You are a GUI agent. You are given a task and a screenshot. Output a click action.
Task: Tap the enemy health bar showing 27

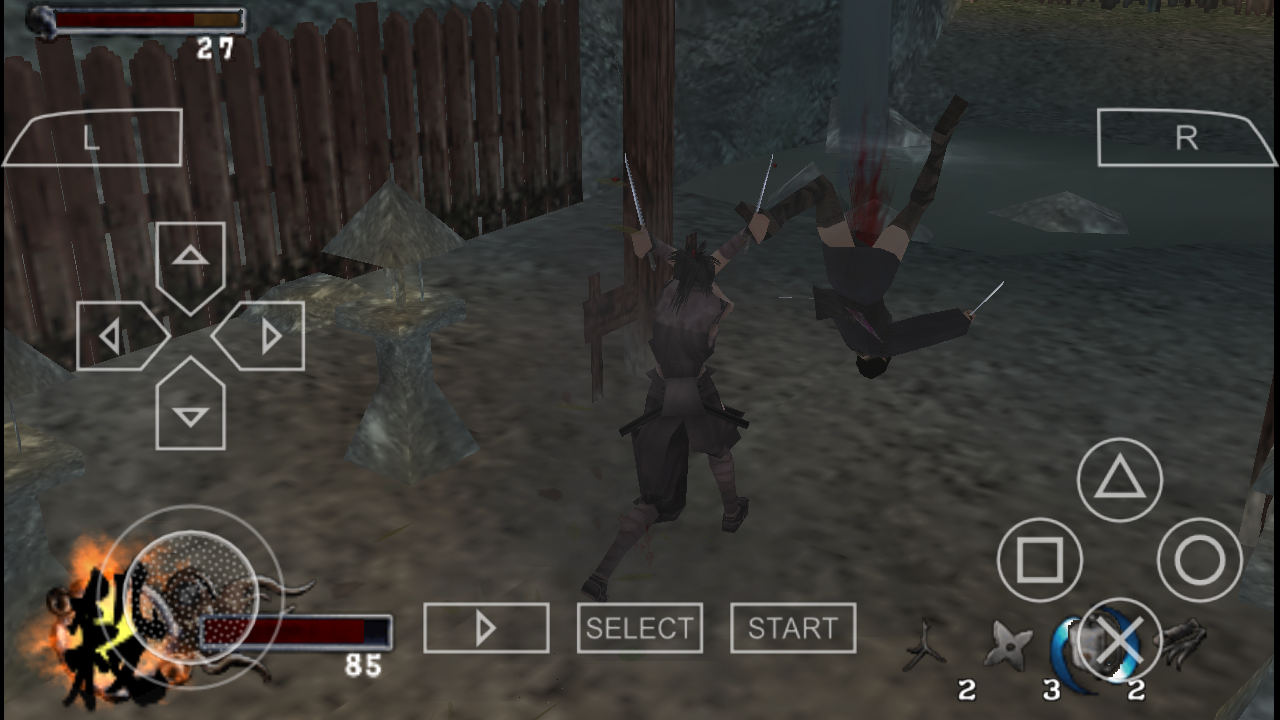[x=150, y=20]
